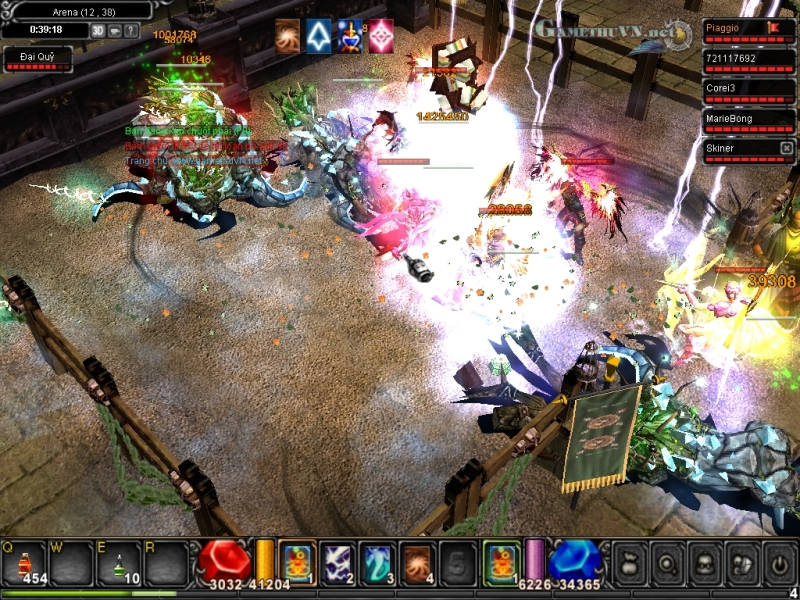Click the swirl buff icon at top

tap(288, 36)
